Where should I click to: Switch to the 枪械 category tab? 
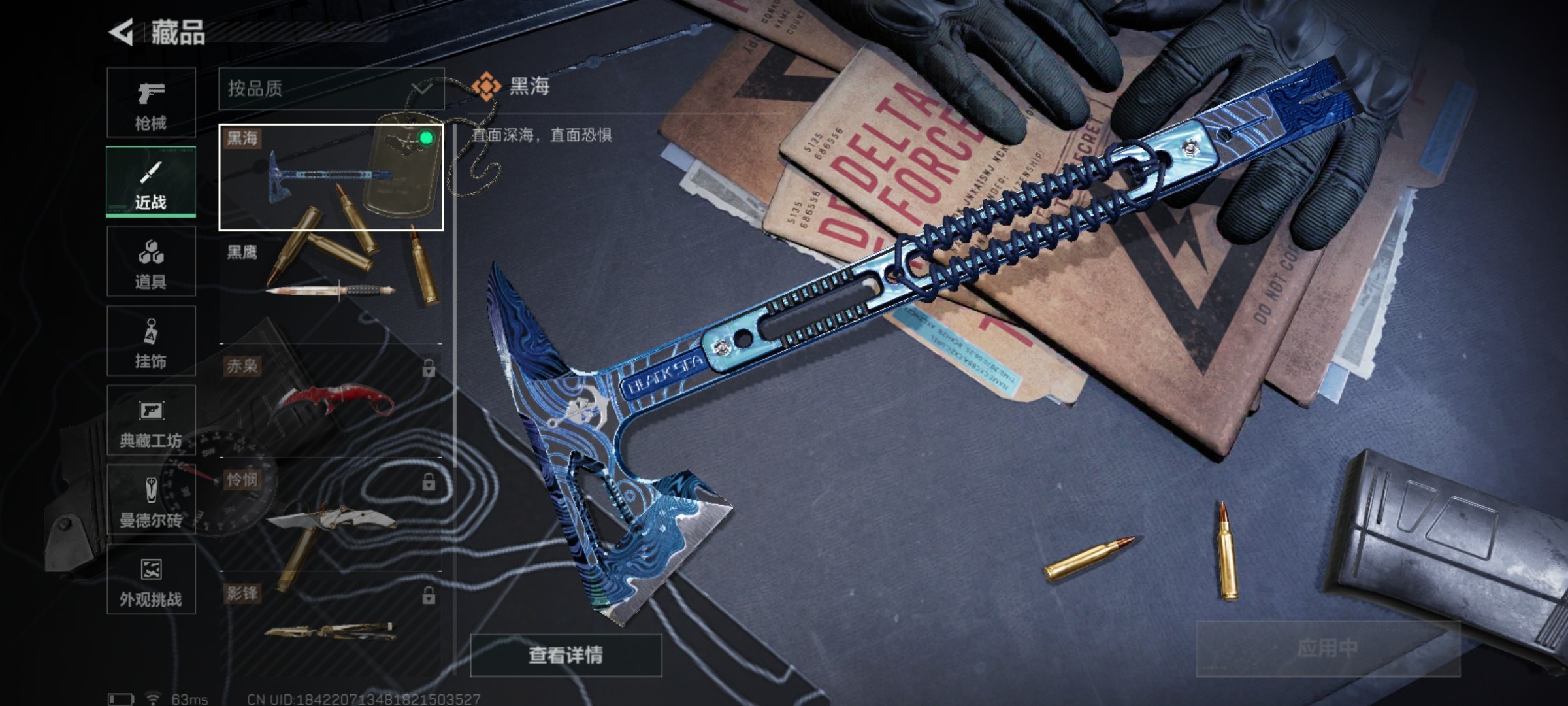[151, 103]
